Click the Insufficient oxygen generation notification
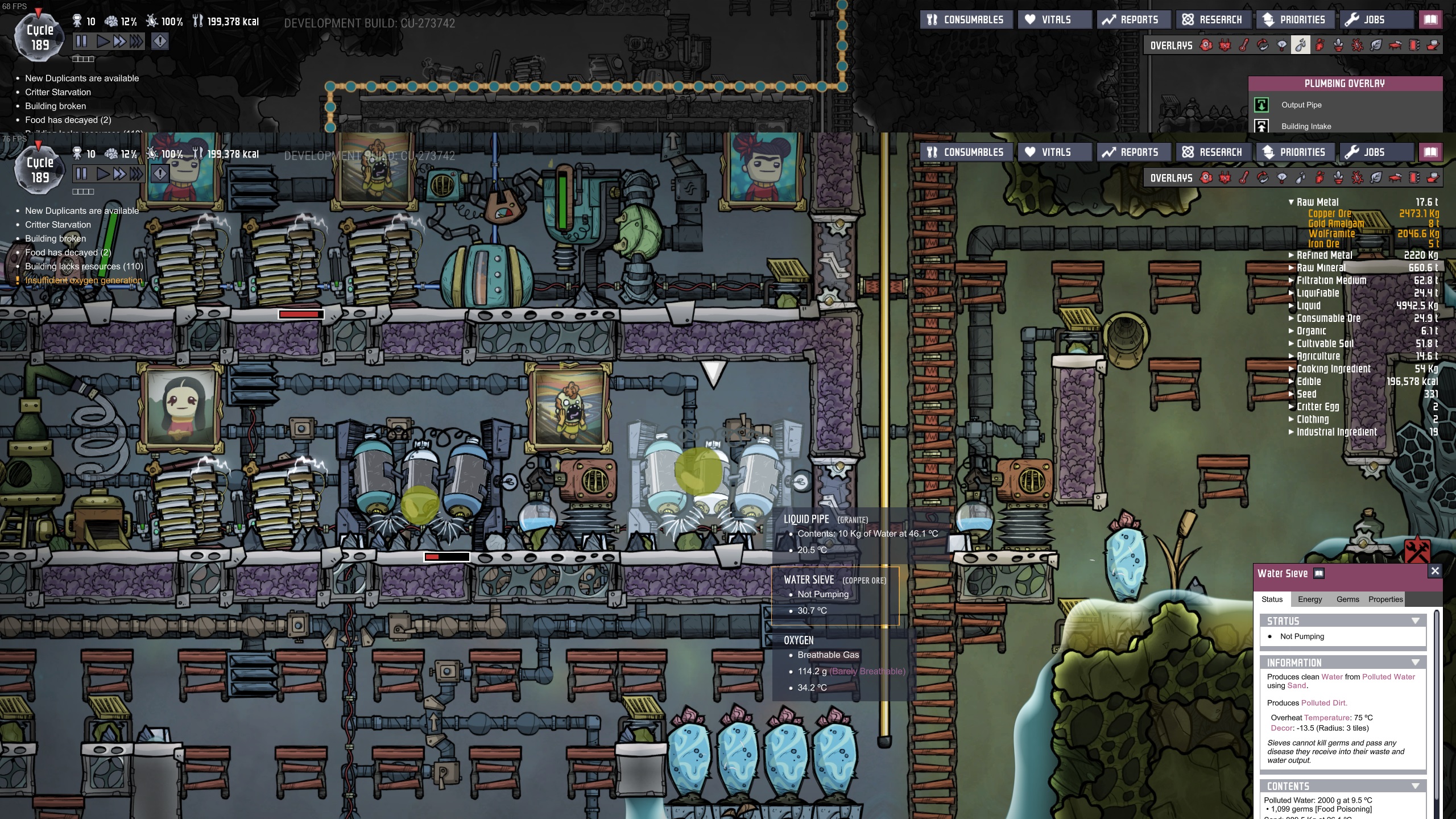This screenshot has width=1456, height=819. [x=84, y=280]
